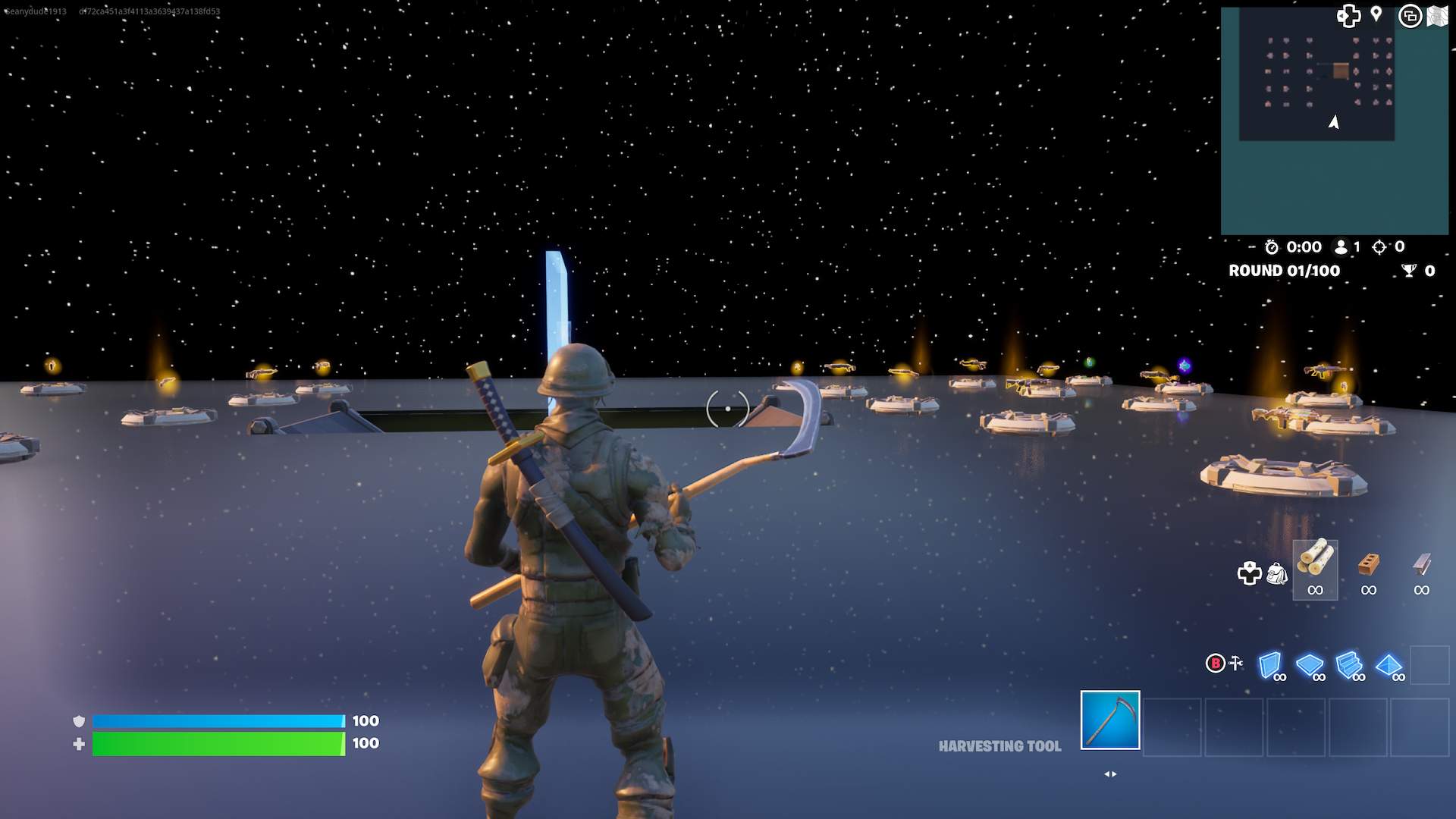1456x819 pixels.
Task: Click the green health bar
Action: click(216, 744)
